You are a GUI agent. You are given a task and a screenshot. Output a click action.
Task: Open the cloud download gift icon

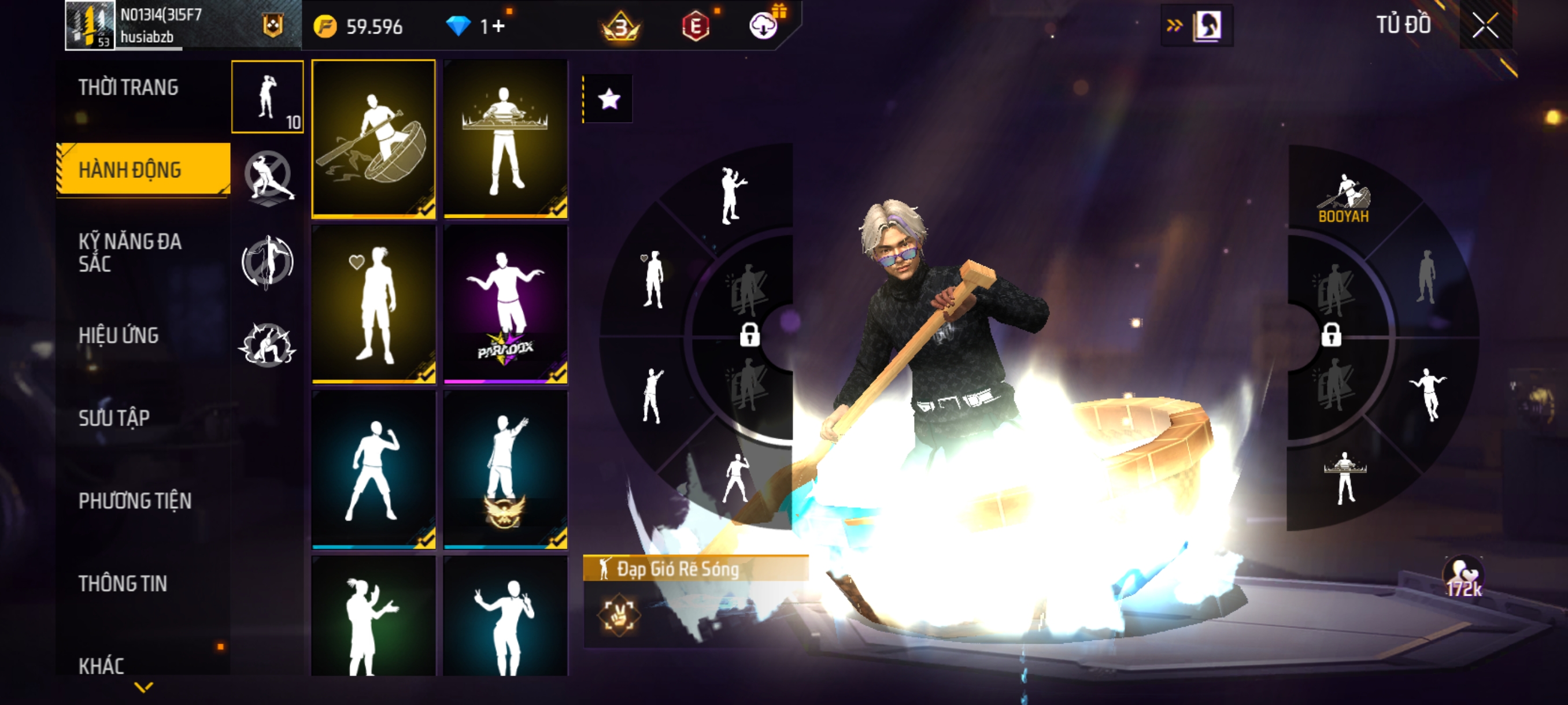coord(763,25)
